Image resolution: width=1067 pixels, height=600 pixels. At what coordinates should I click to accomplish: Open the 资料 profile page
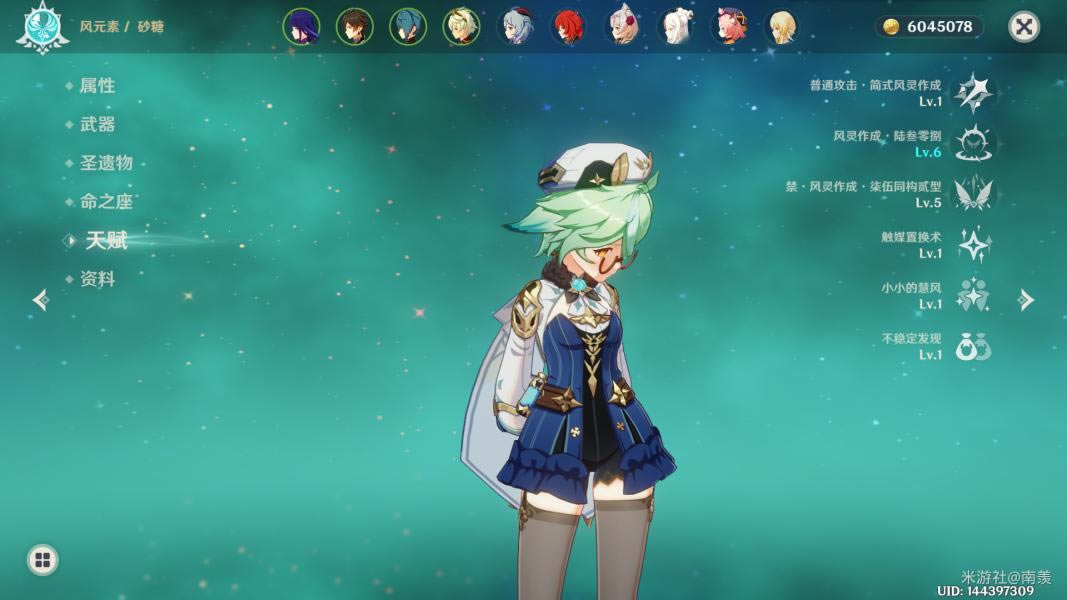click(x=97, y=279)
